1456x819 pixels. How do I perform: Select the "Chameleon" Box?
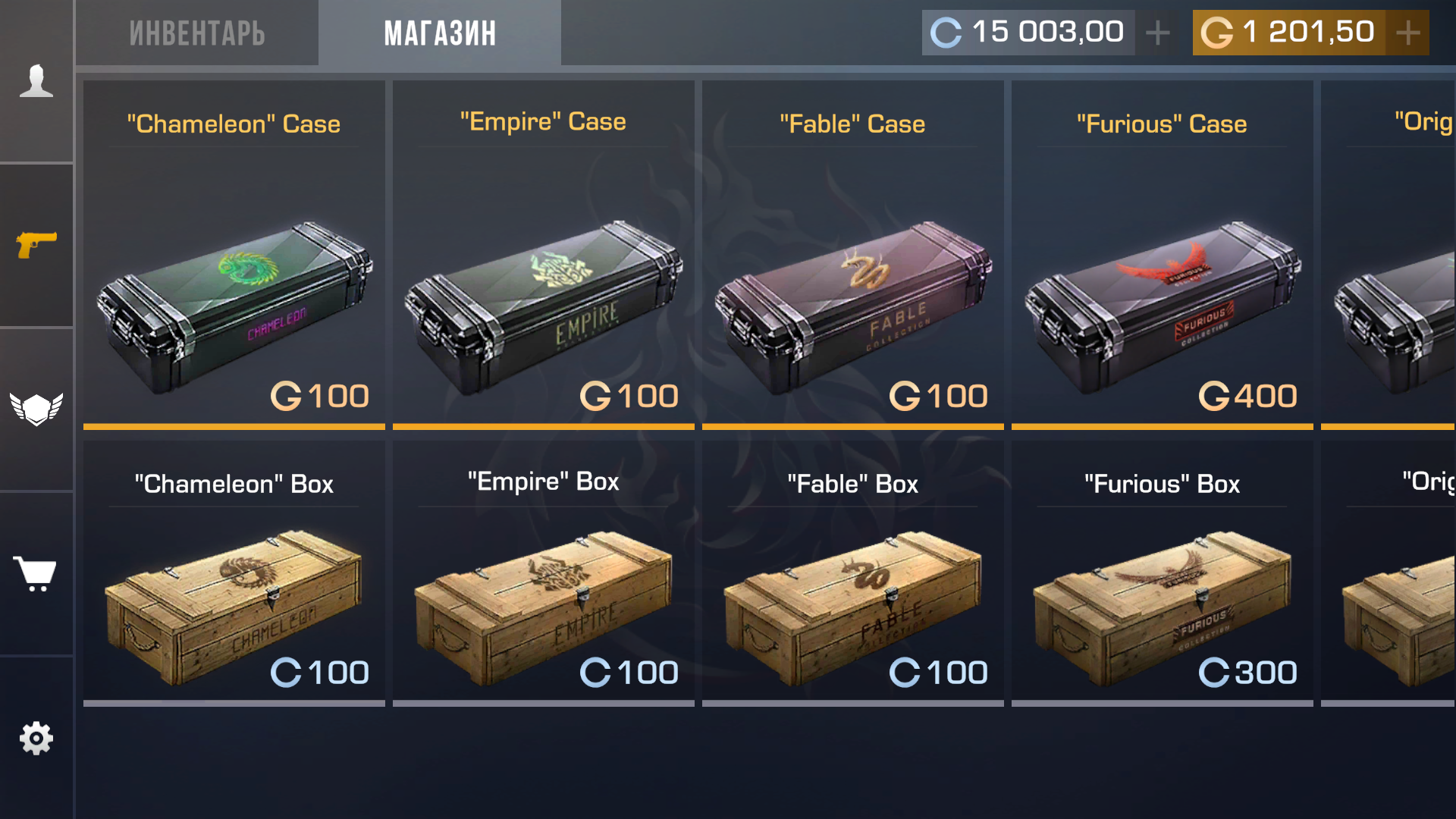pyautogui.click(x=234, y=573)
